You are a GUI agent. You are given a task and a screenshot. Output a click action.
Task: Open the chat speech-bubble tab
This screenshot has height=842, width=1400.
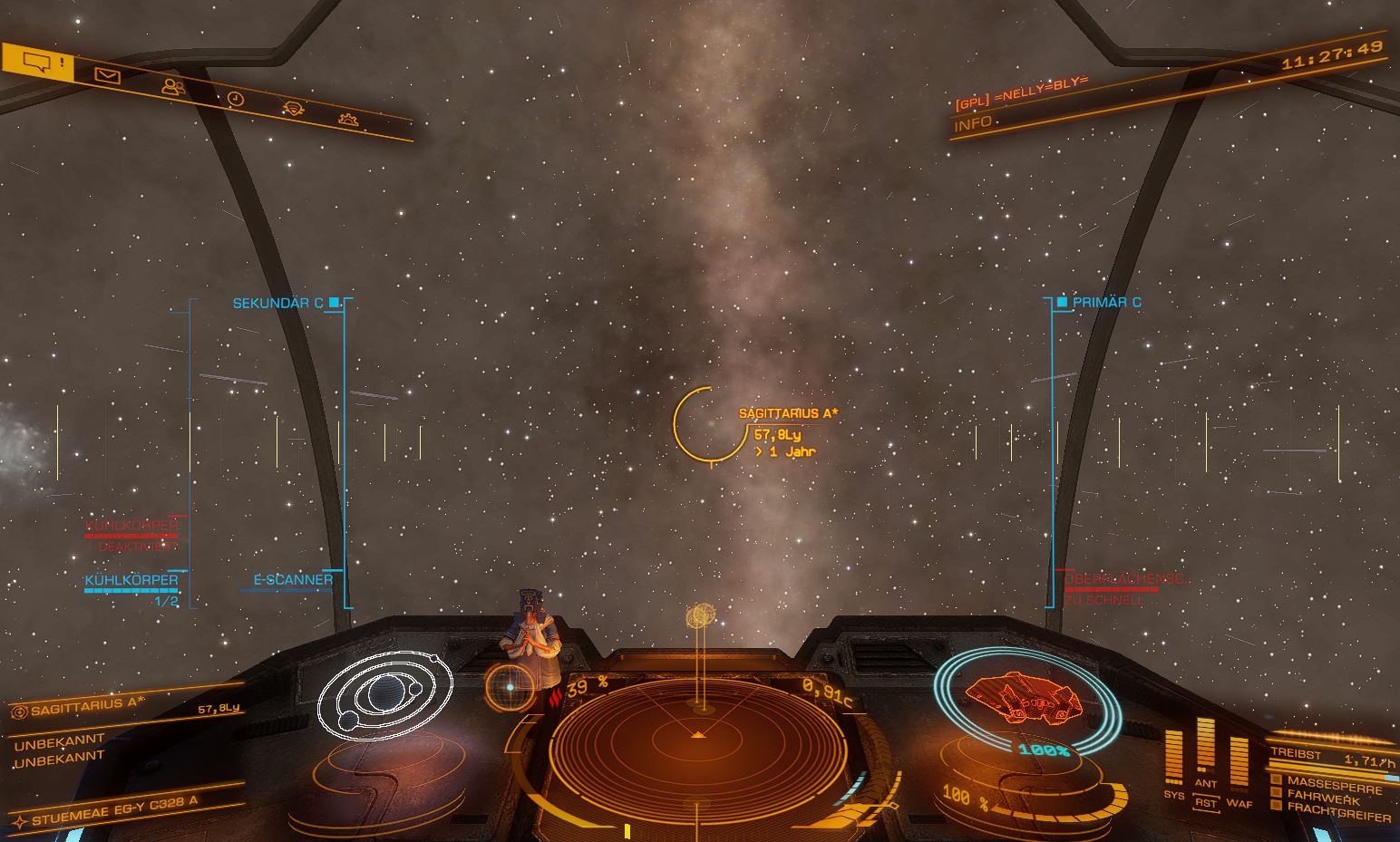pyautogui.click(x=36, y=63)
